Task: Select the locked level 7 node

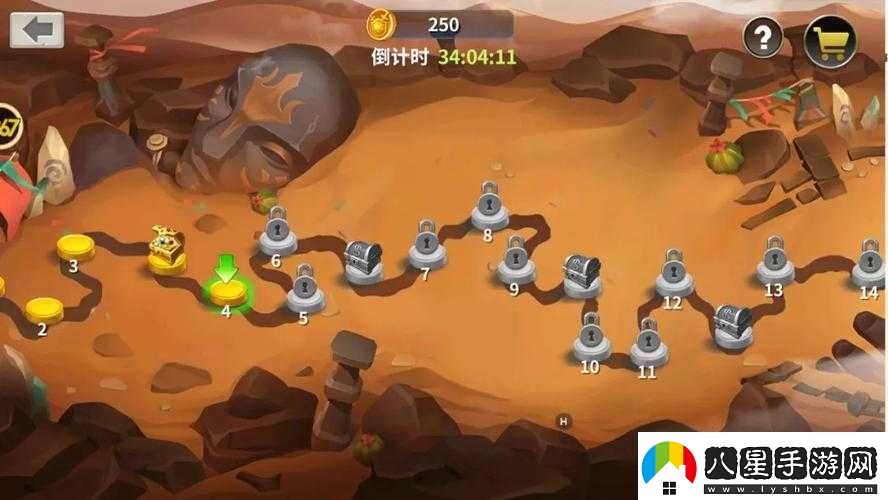Action: 427,249
